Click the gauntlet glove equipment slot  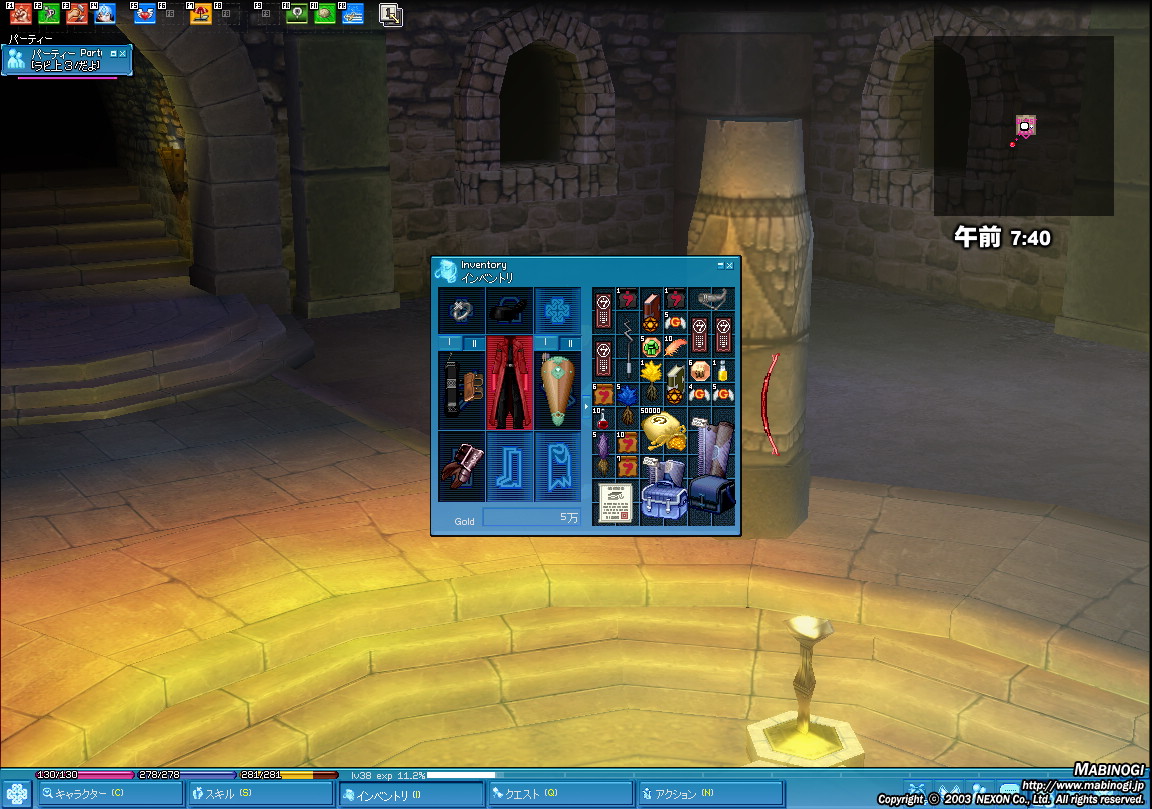pos(461,466)
